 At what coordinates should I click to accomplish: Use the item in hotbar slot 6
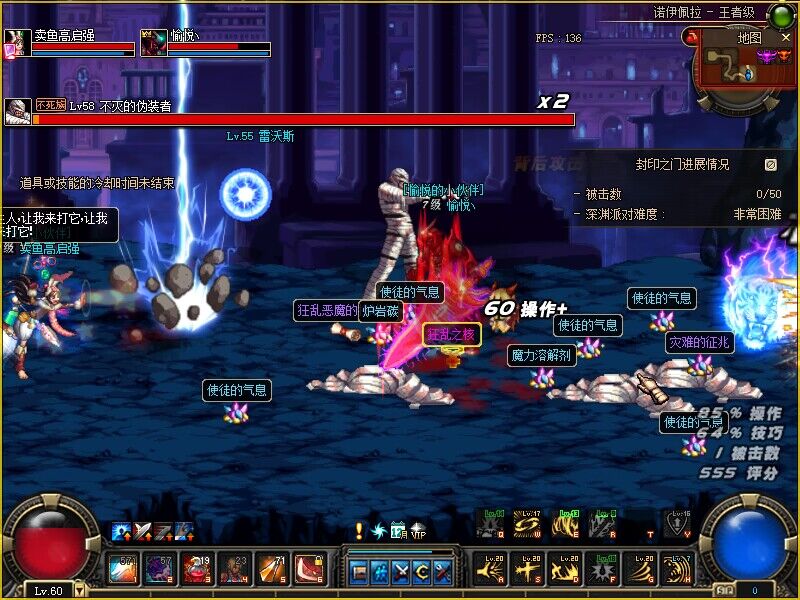point(307,569)
